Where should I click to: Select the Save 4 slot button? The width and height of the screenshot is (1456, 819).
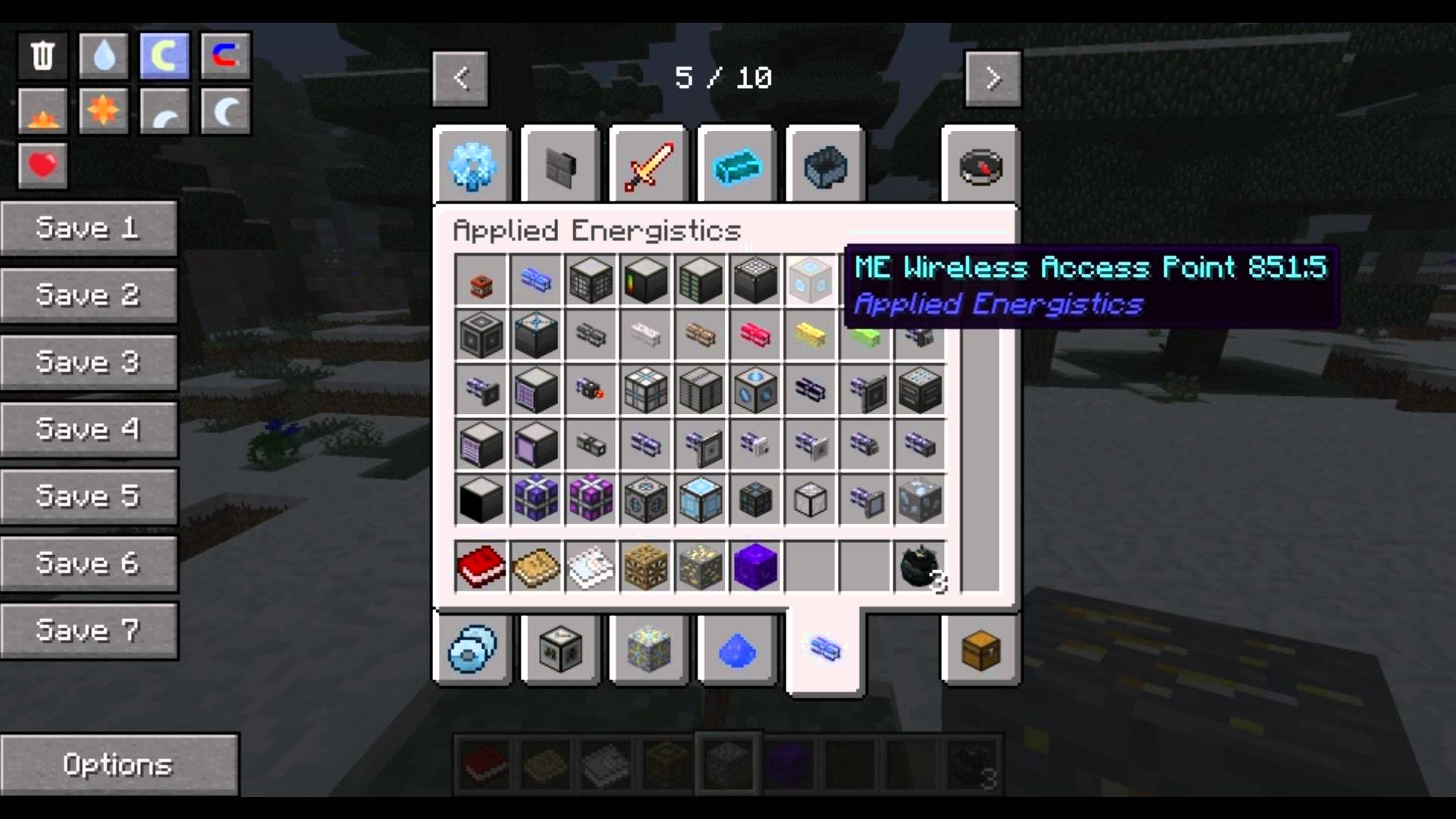[x=89, y=429]
